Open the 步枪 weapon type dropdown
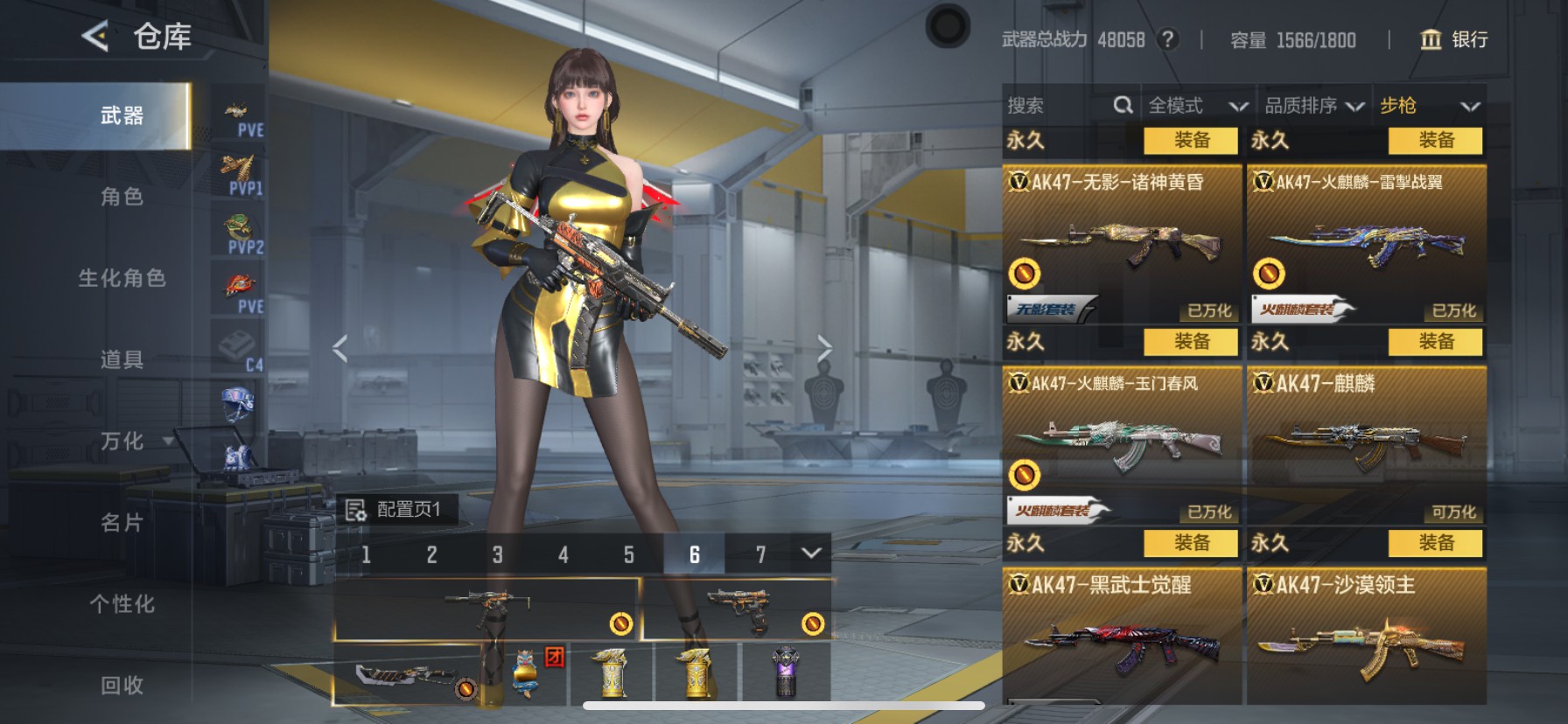The image size is (1568, 724). (1429, 106)
